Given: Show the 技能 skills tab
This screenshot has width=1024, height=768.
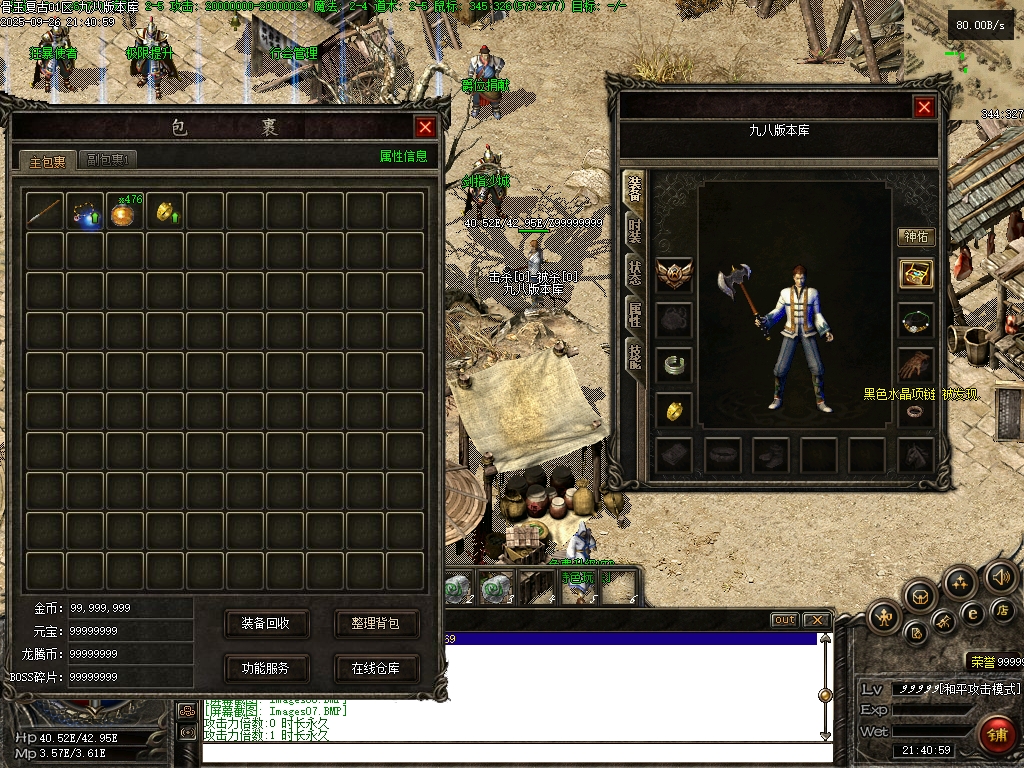Looking at the screenshot, I should (x=634, y=353).
